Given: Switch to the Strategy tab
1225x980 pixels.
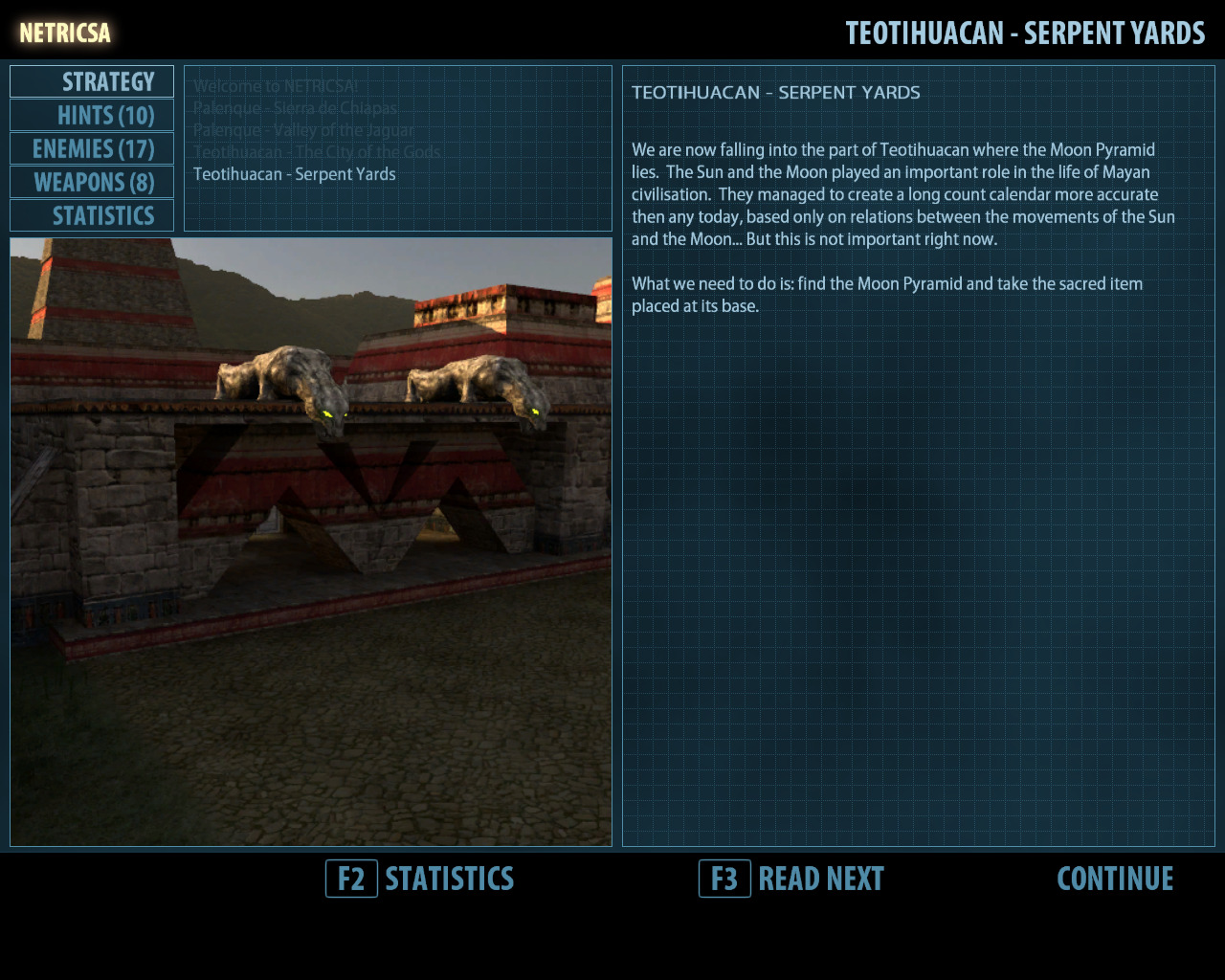Looking at the screenshot, I should pyautogui.click(x=93, y=82).
